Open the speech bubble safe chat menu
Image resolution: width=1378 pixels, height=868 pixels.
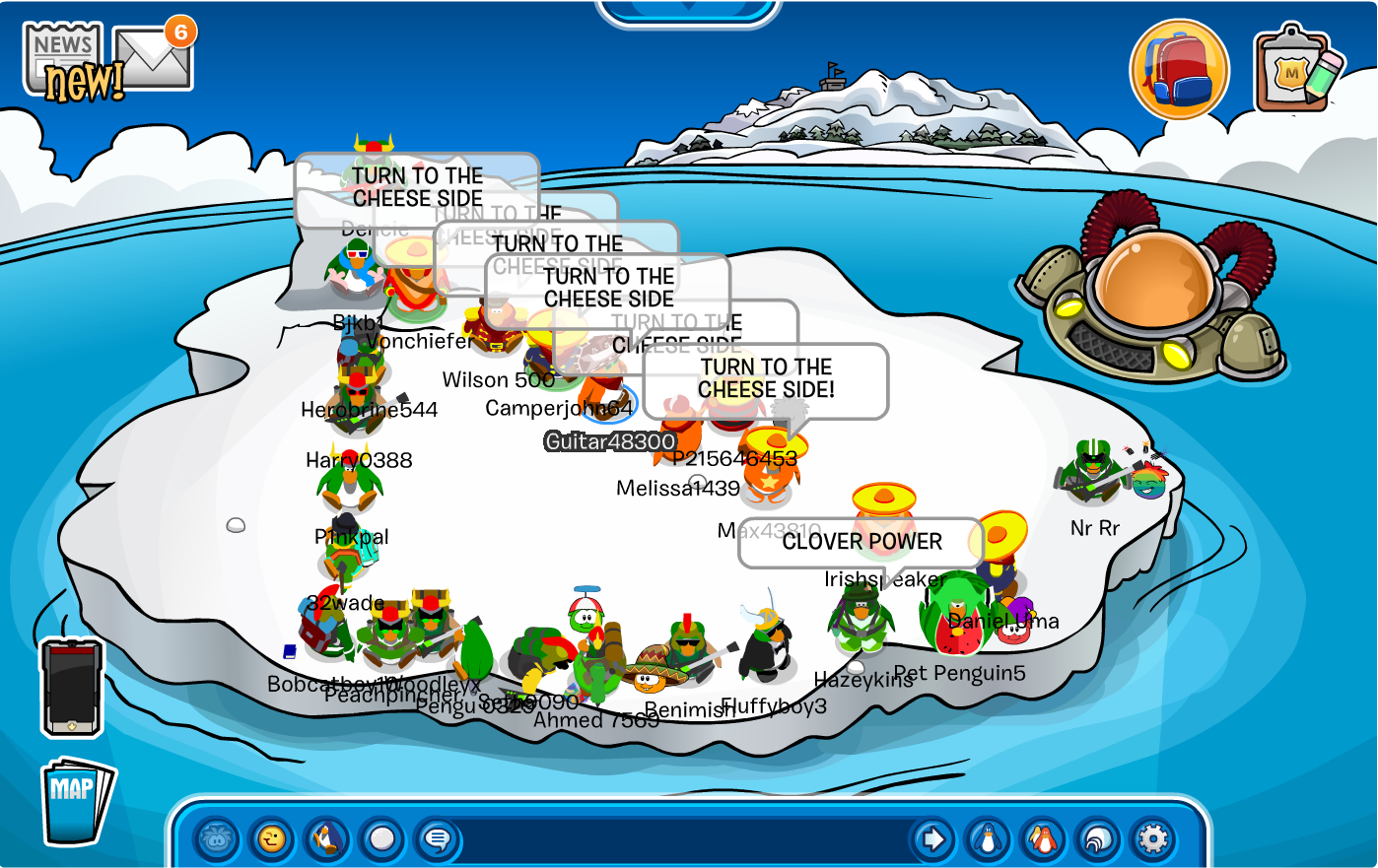pos(438,839)
